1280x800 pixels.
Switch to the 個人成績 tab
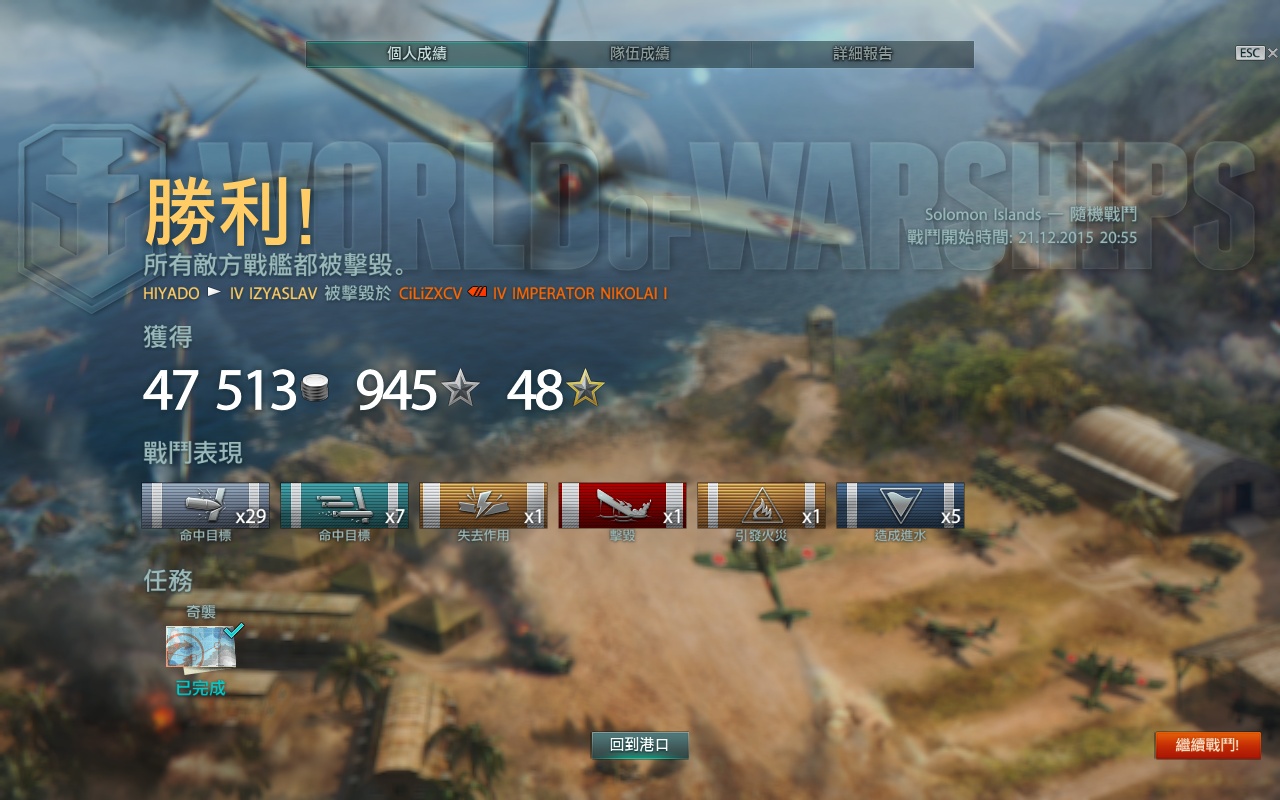pos(417,54)
